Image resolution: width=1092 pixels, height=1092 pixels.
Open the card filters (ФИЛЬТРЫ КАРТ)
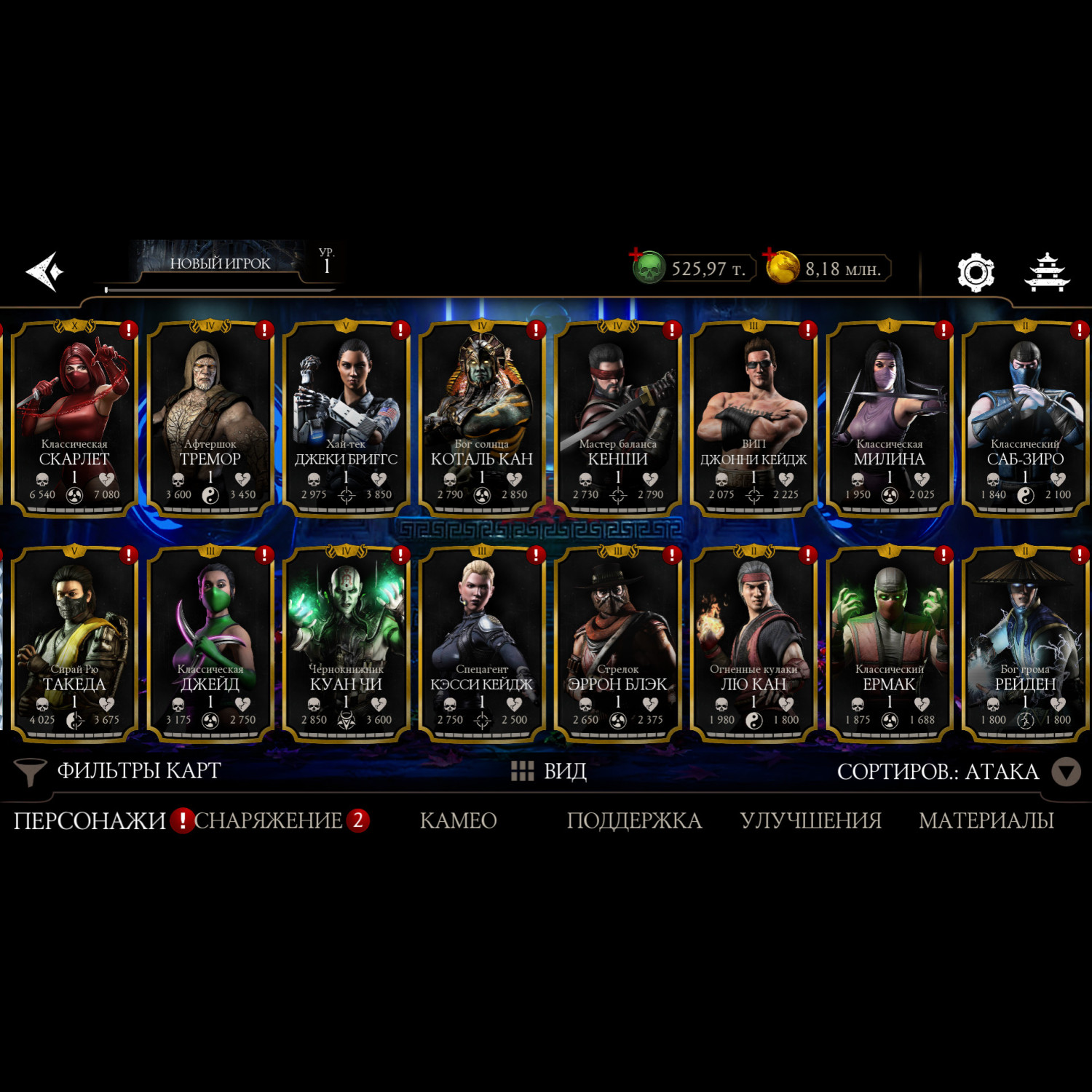click(x=119, y=771)
